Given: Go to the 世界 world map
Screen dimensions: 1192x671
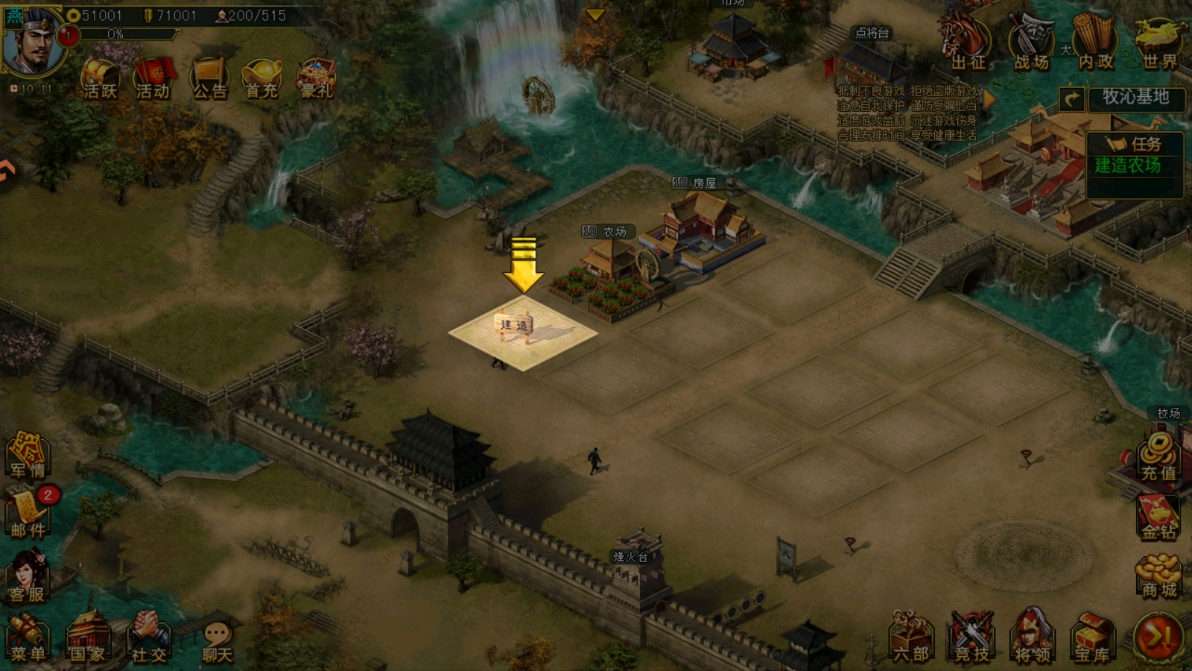Looking at the screenshot, I should (x=1159, y=44).
